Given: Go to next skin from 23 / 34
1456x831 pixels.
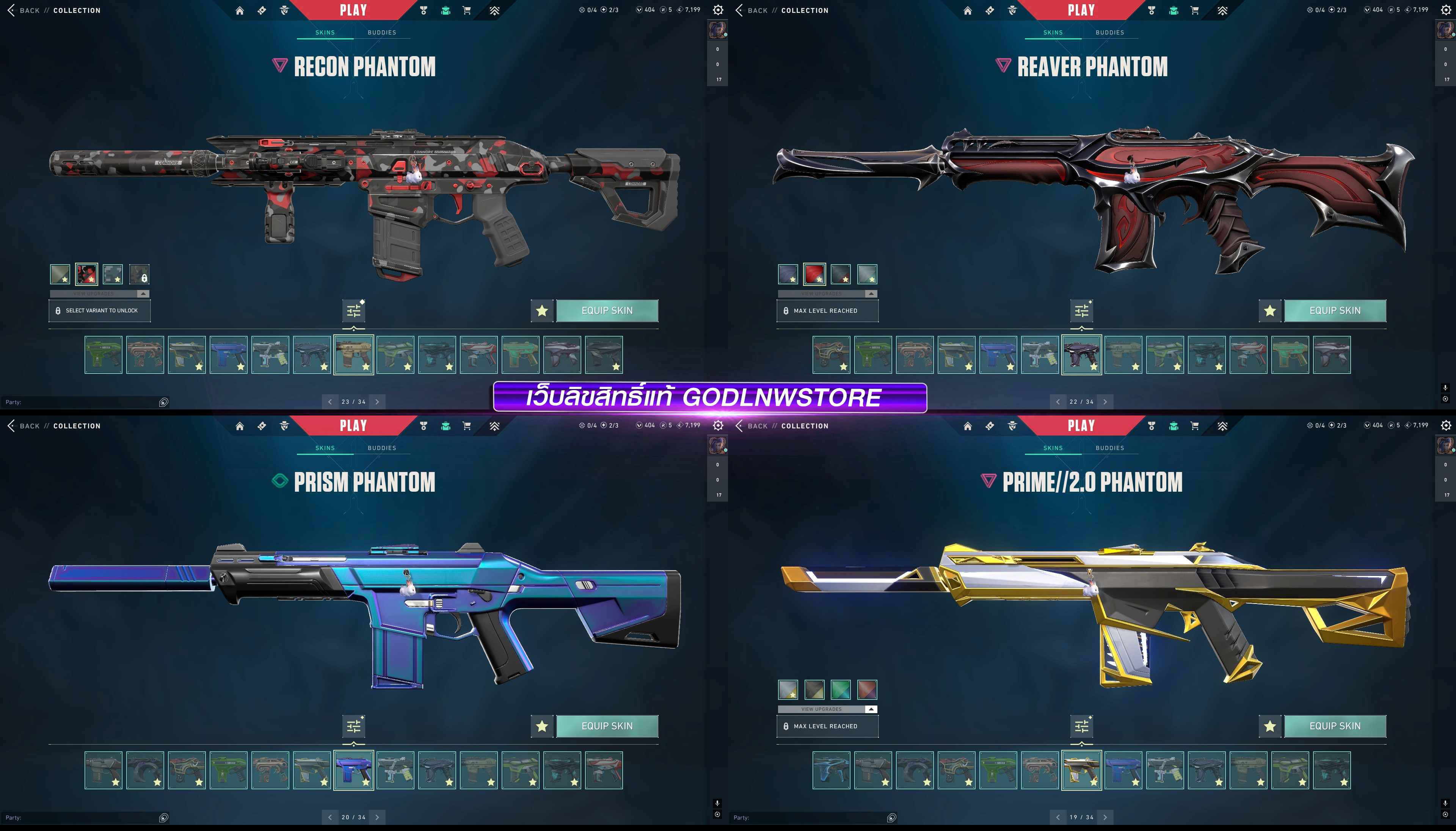Looking at the screenshot, I should pos(377,402).
